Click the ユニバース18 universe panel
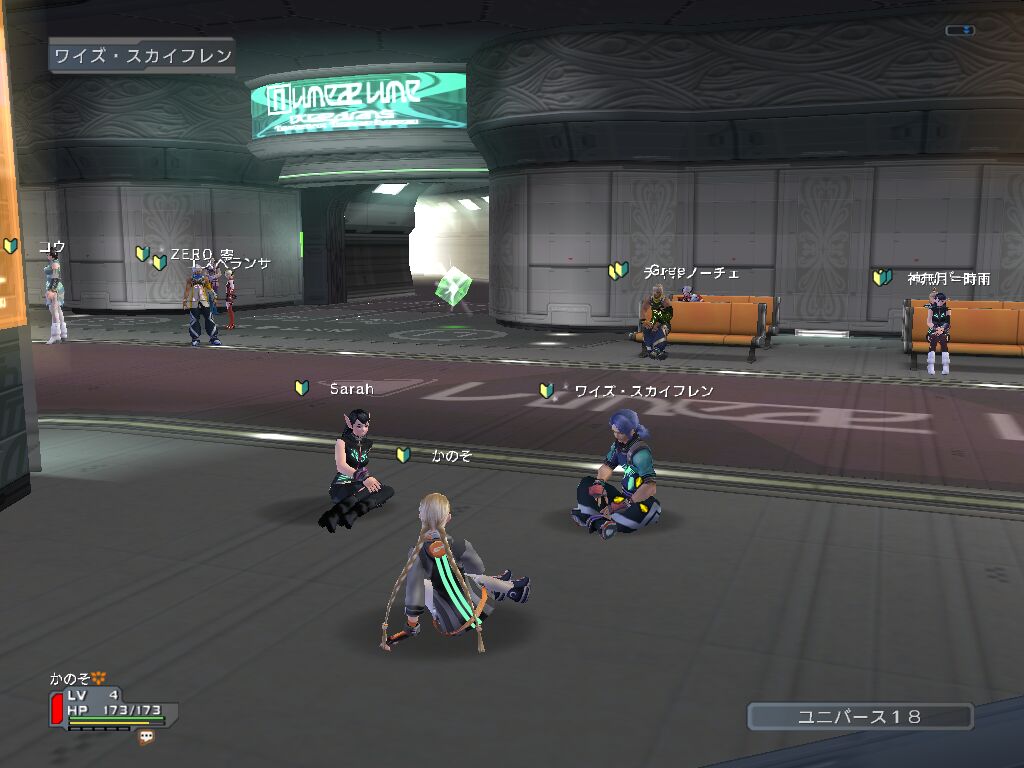Screen dimensions: 1024x768 [x=860, y=716]
